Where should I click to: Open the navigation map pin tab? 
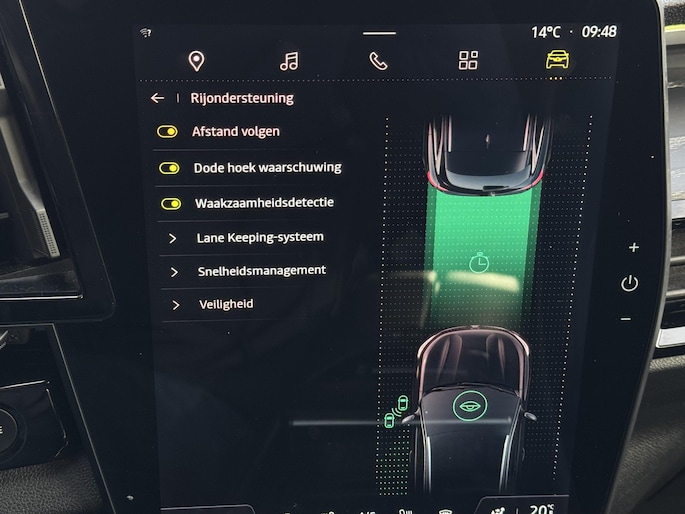pos(196,61)
